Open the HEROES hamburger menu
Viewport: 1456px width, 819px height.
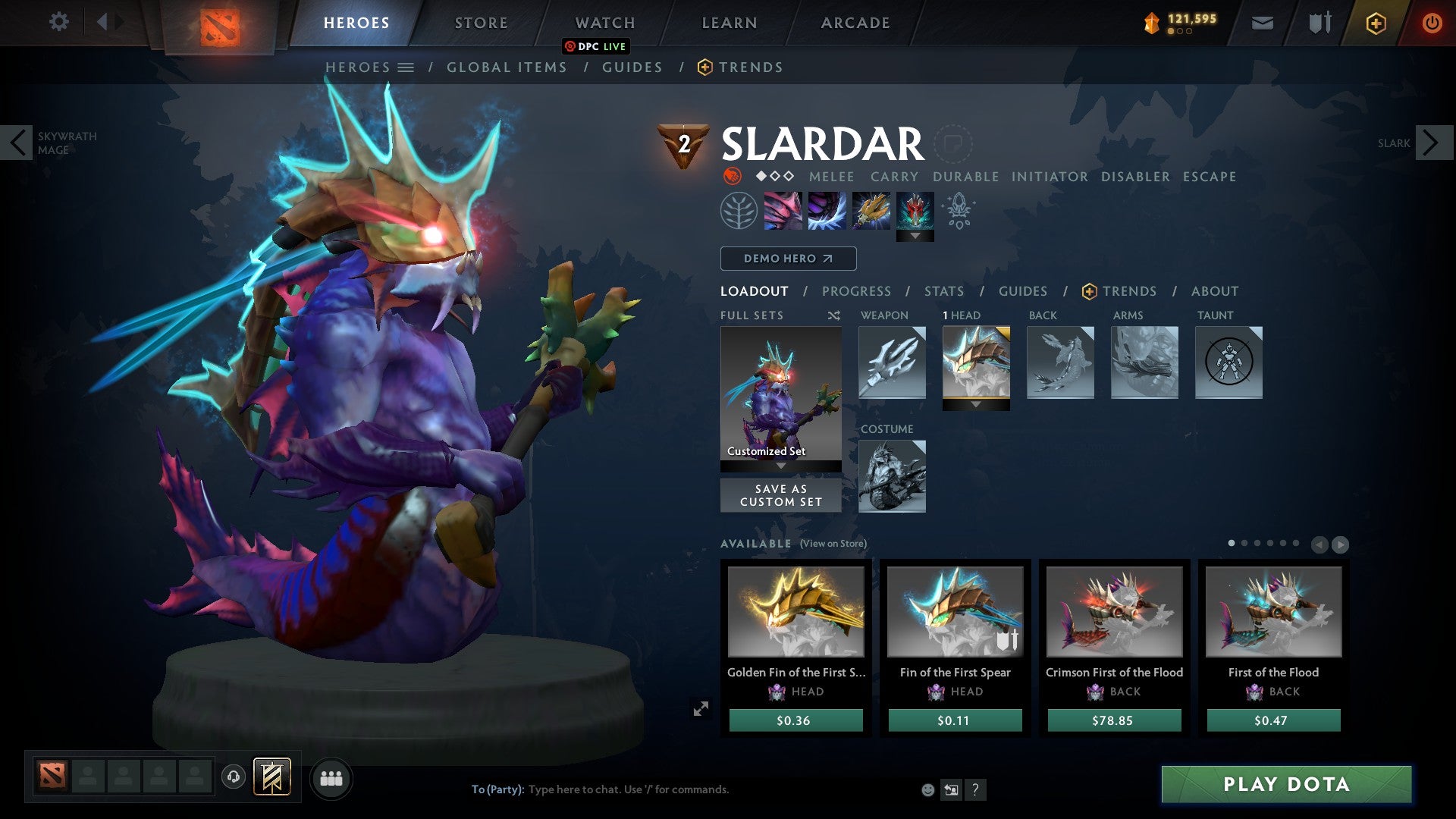coord(408,67)
